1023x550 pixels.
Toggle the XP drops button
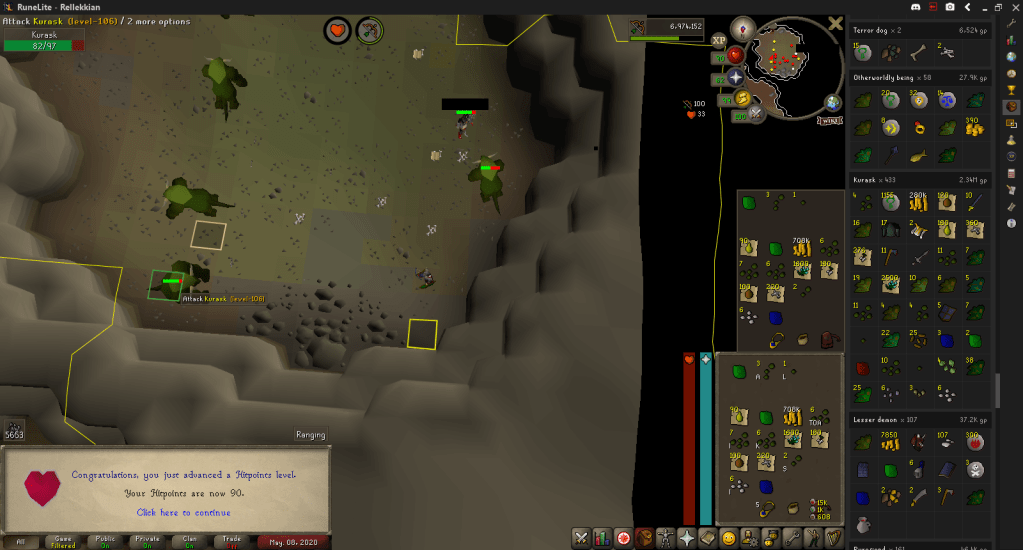[x=718, y=40]
